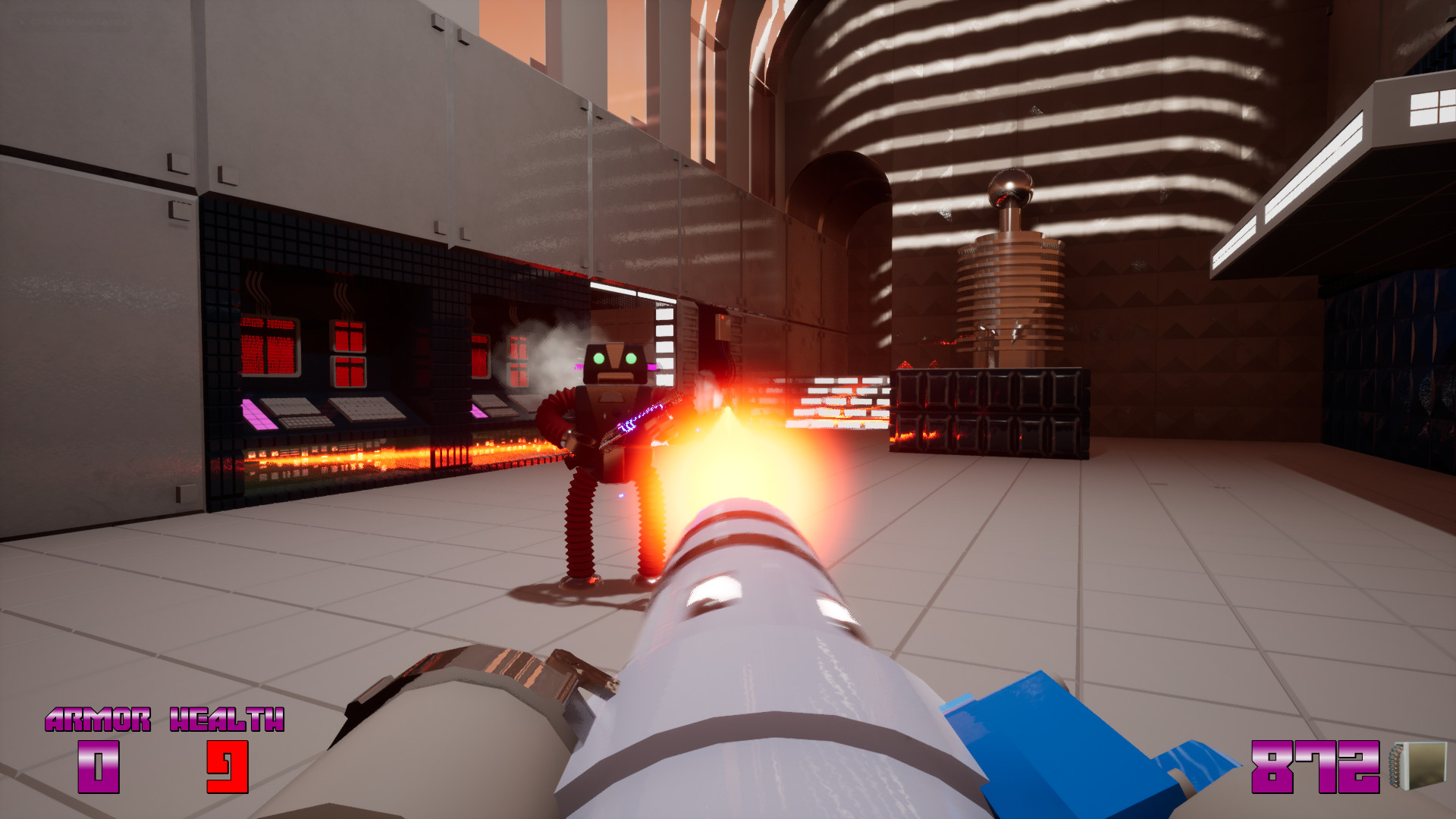Click the Click for Mouse Control prompt
The height and width of the screenshot is (819, 1456).
pos(72,20)
